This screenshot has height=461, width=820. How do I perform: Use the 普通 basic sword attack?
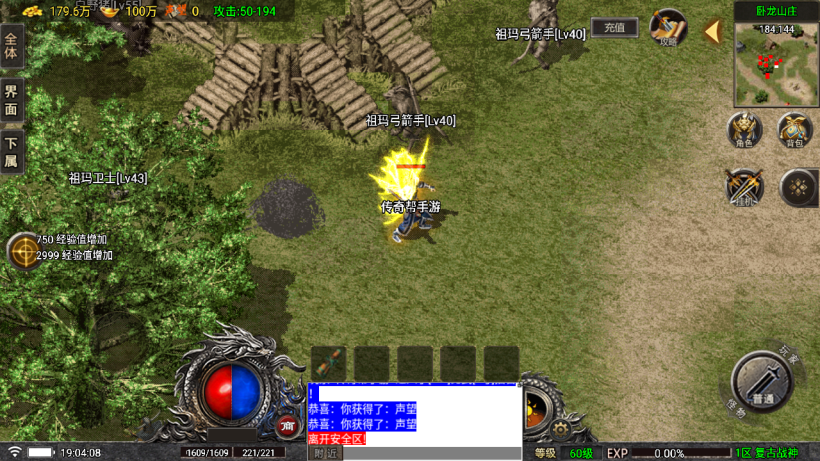tap(762, 382)
